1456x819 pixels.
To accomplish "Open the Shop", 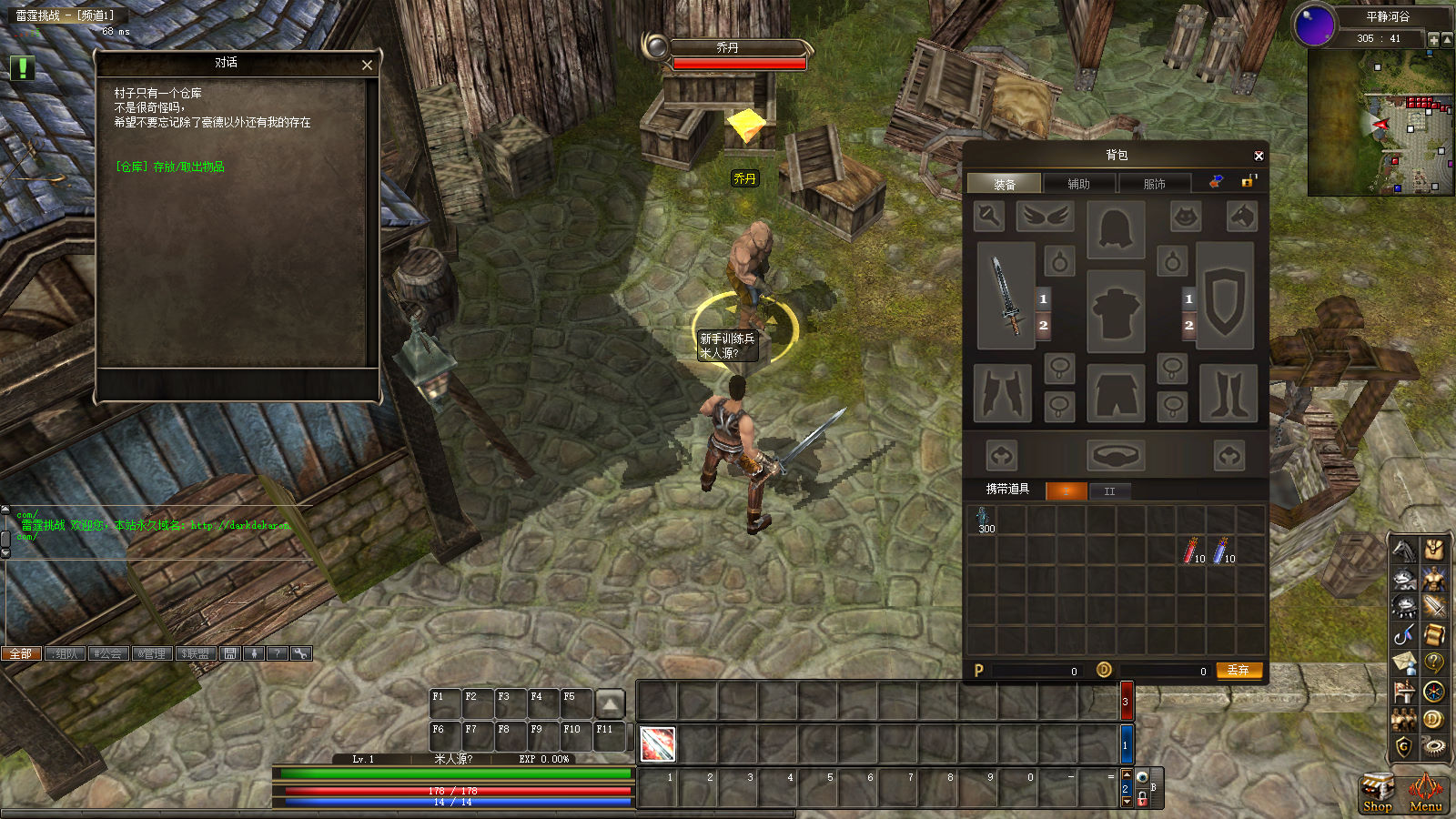I will pyautogui.click(x=1377, y=792).
